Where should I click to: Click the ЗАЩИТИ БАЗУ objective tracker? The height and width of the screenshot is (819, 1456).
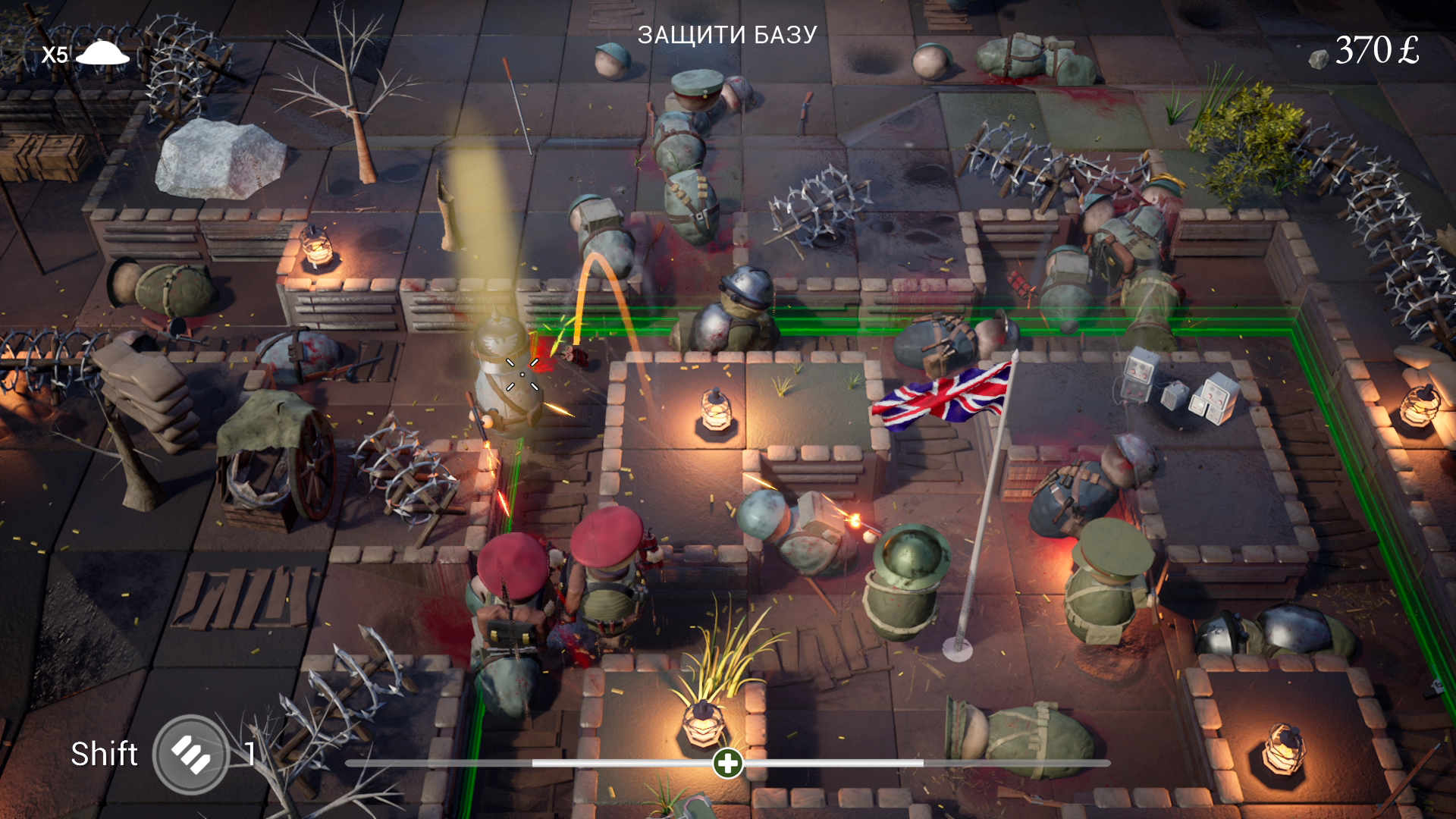727,35
